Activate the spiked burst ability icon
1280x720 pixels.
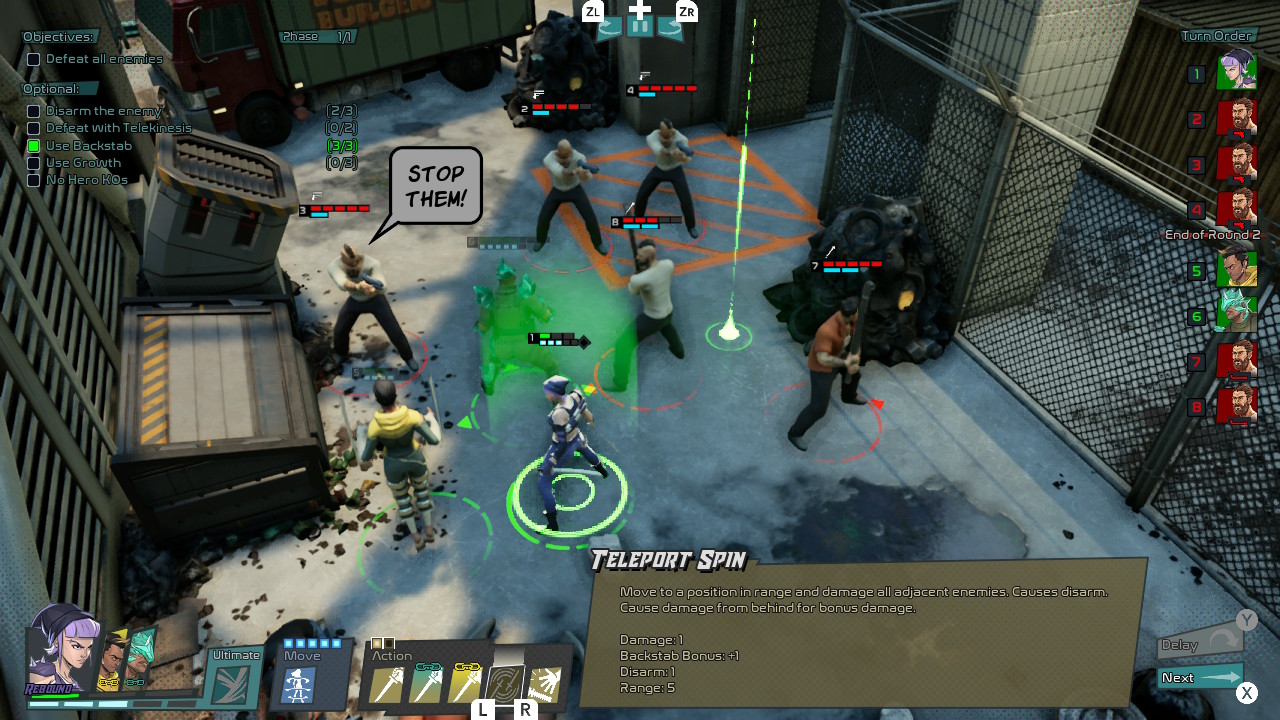point(545,685)
